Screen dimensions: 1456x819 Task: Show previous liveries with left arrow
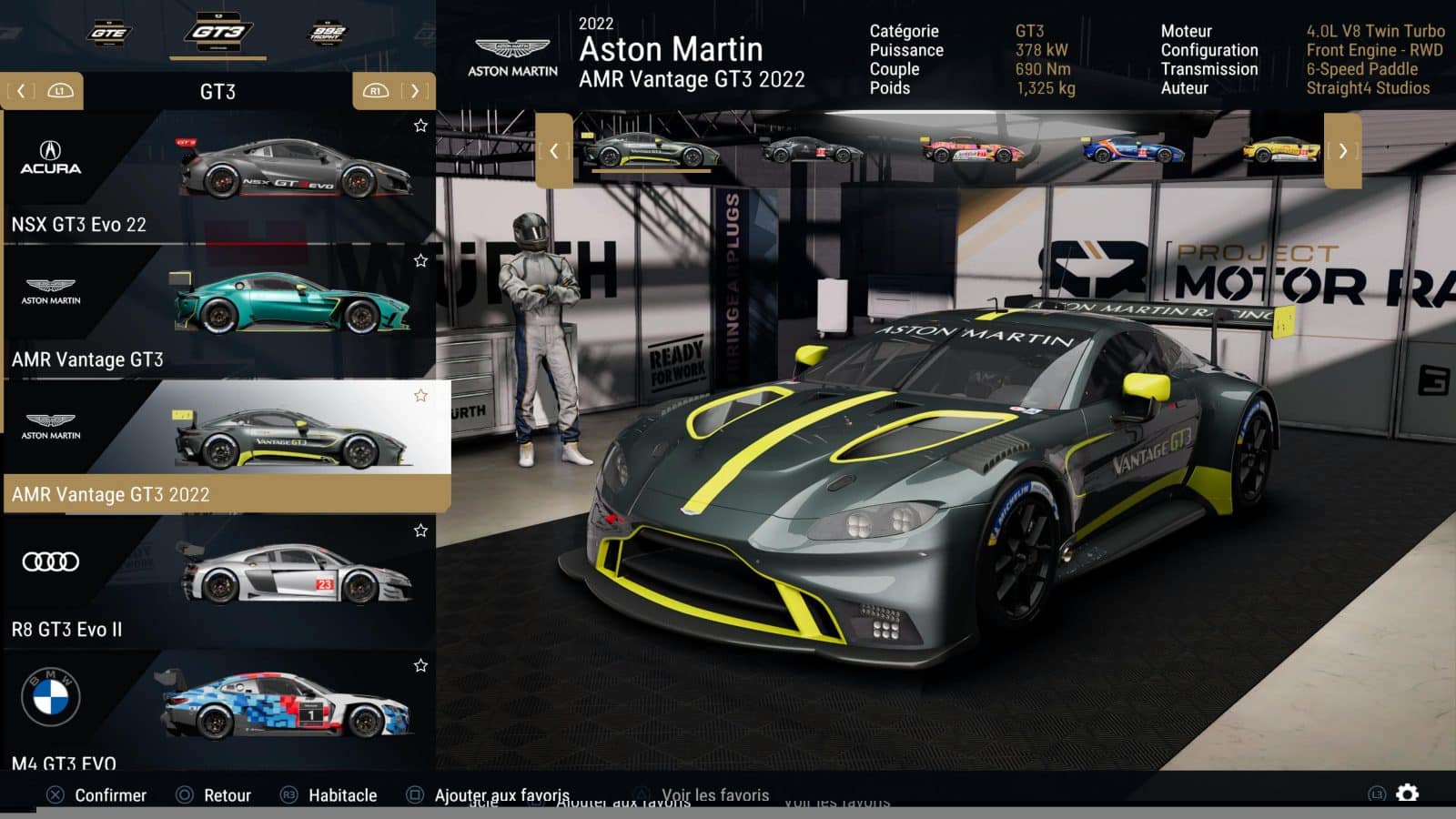553,151
